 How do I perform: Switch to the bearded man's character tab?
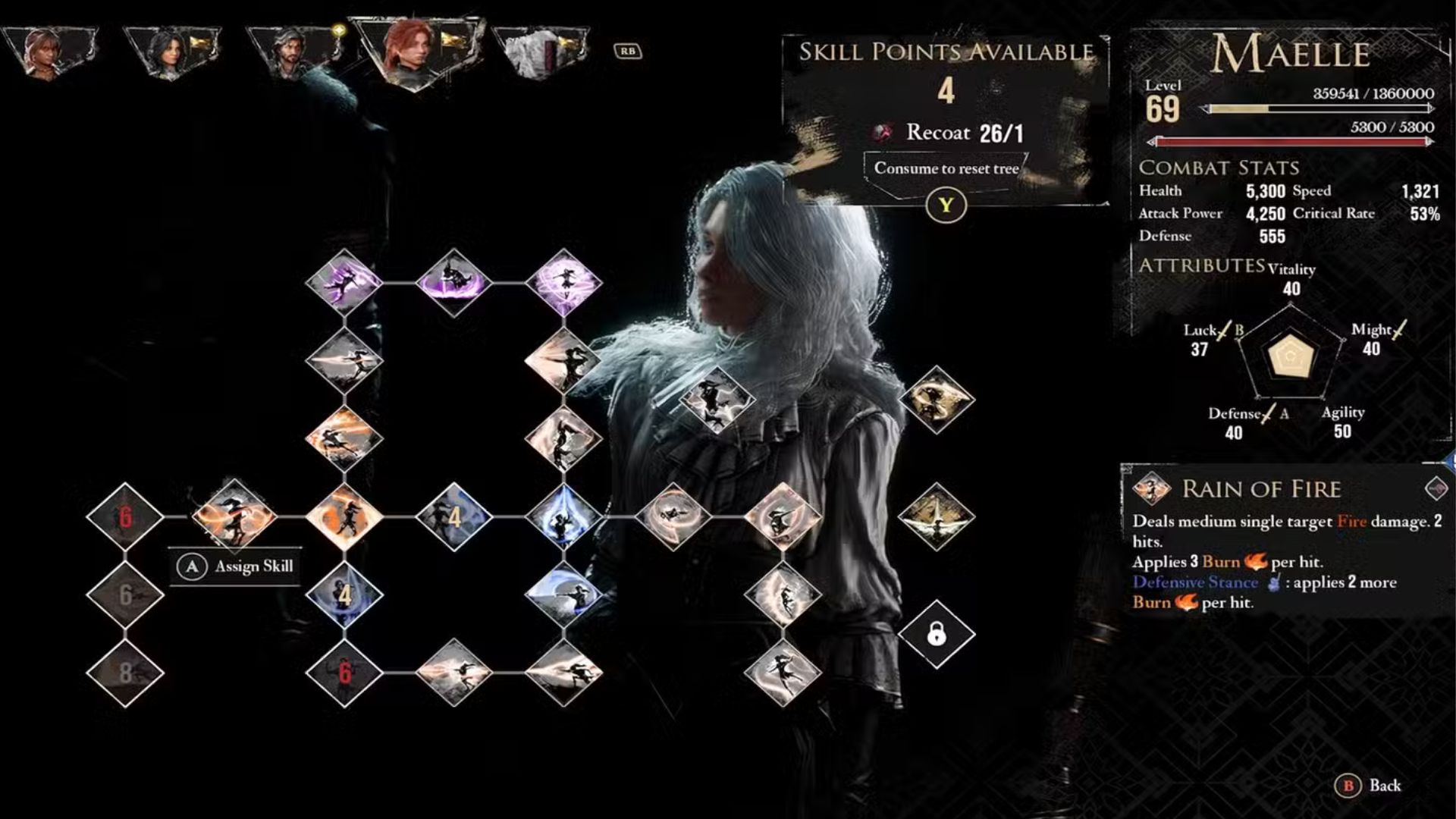coord(294,50)
